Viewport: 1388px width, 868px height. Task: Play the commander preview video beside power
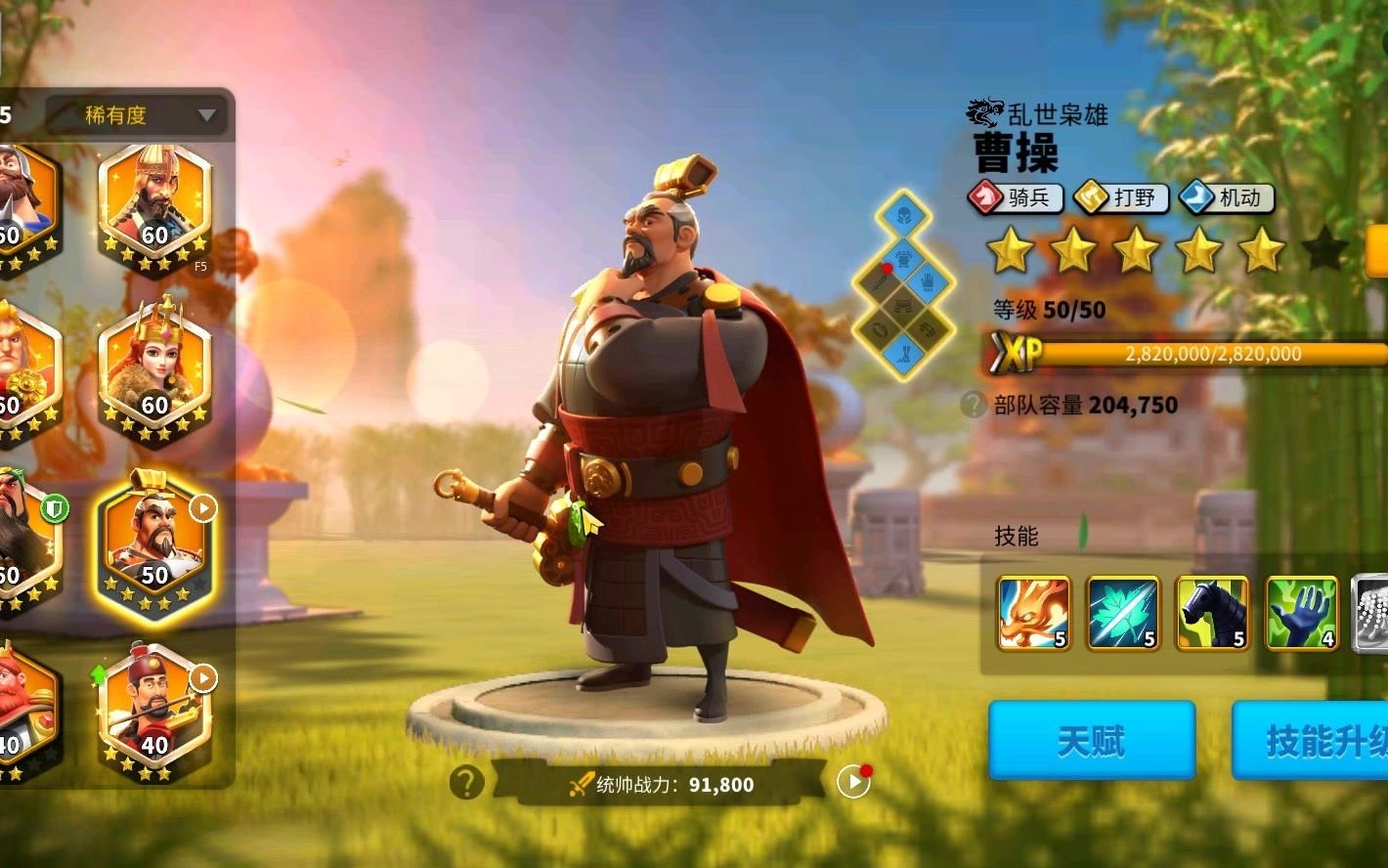pos(853,781)
